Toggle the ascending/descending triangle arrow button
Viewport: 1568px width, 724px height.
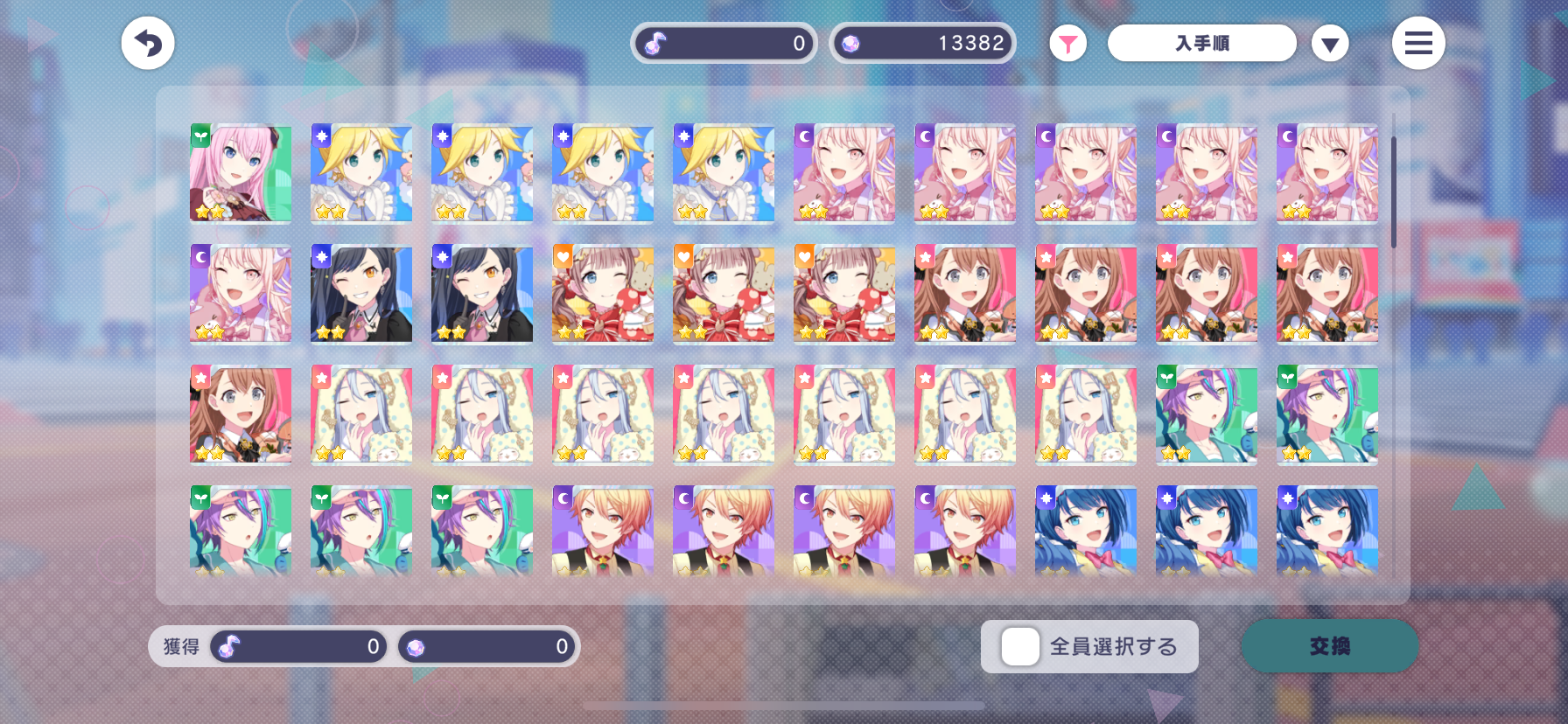(x=1329, y=44)
